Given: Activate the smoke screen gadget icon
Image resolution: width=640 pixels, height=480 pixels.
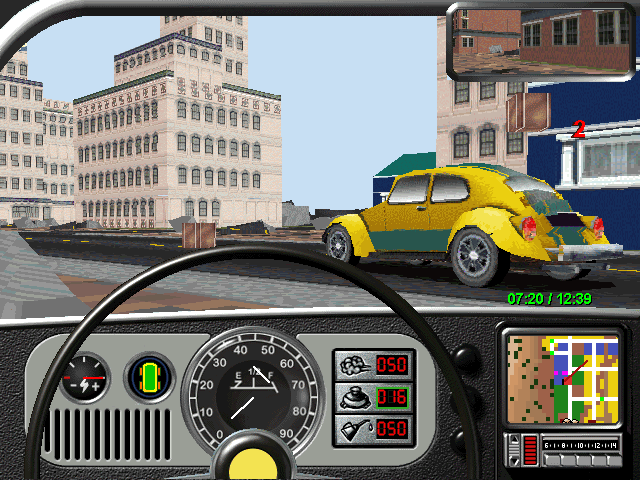Looking at the screenshot, I should (353, 364).
